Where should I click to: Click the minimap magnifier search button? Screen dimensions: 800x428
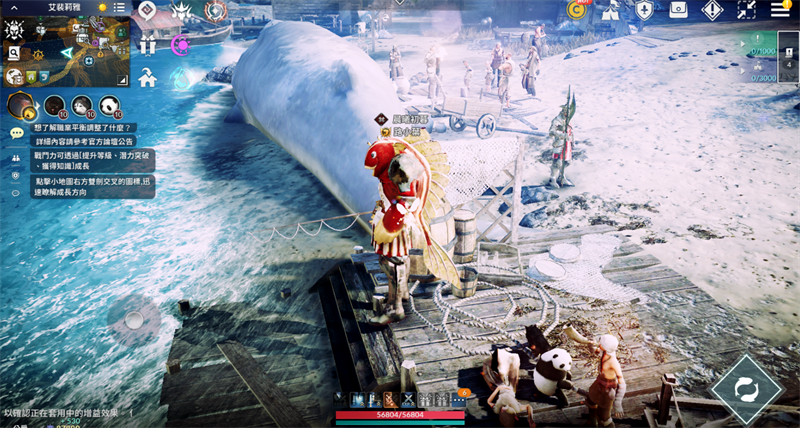click(15, 53)
